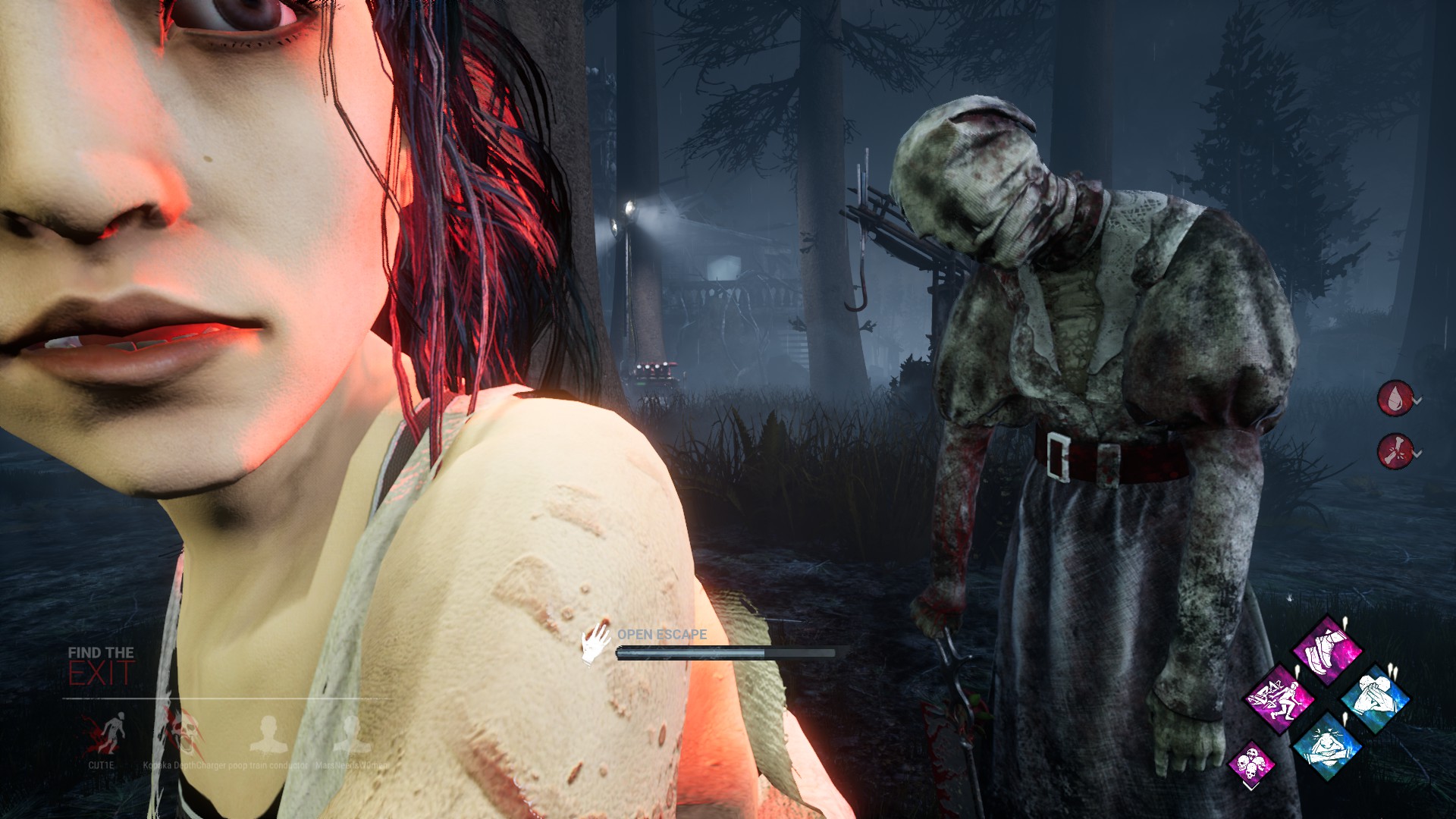Select the running survivor perk icon

1280,698
